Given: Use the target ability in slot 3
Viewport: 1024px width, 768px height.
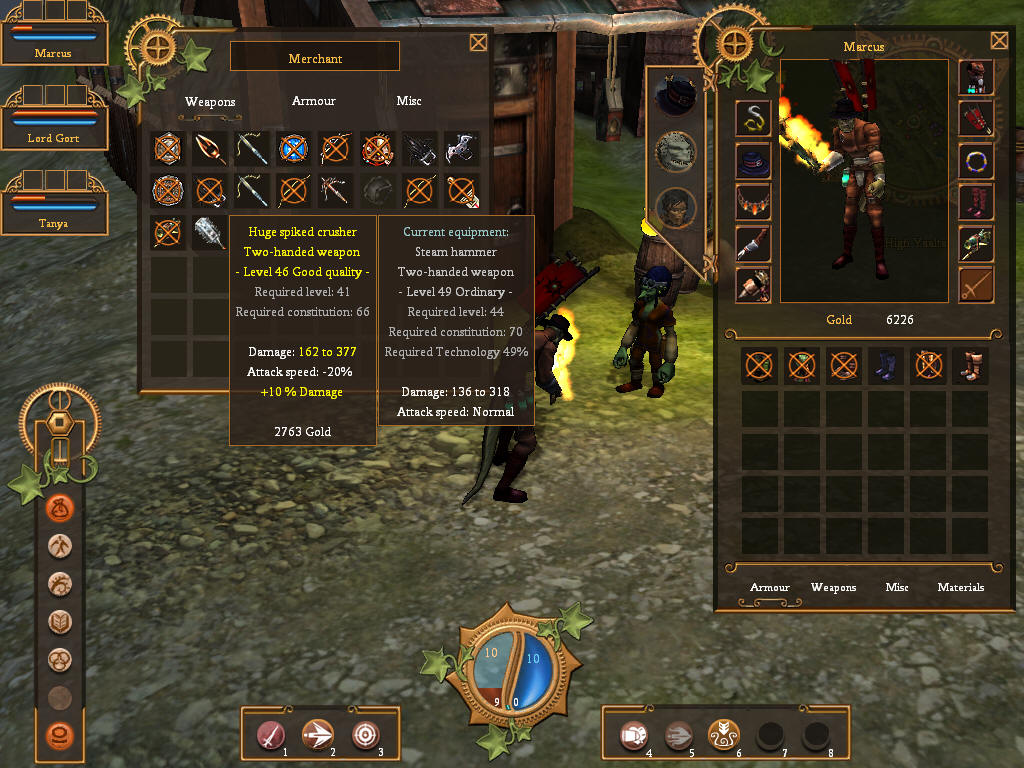Looking at the screenshot, I should click(367, 736).
